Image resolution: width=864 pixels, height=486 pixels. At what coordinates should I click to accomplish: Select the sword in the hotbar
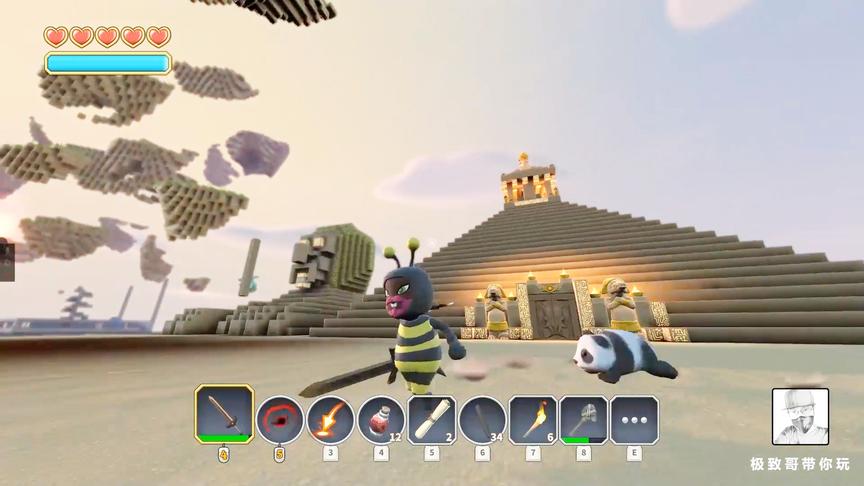223,416
